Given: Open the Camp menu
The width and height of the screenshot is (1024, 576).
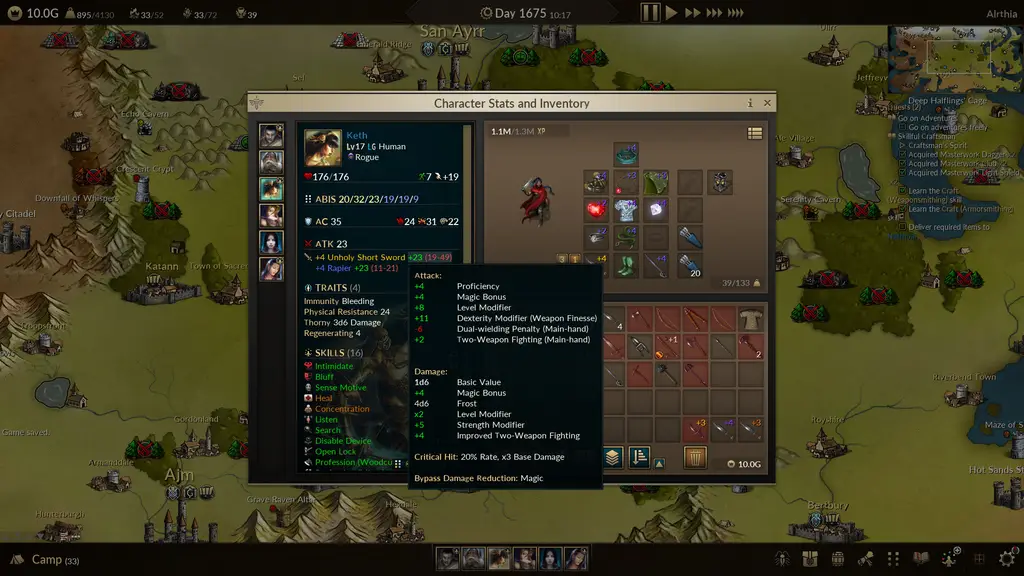Looking at the screenshot, I should tap(45, 560).
